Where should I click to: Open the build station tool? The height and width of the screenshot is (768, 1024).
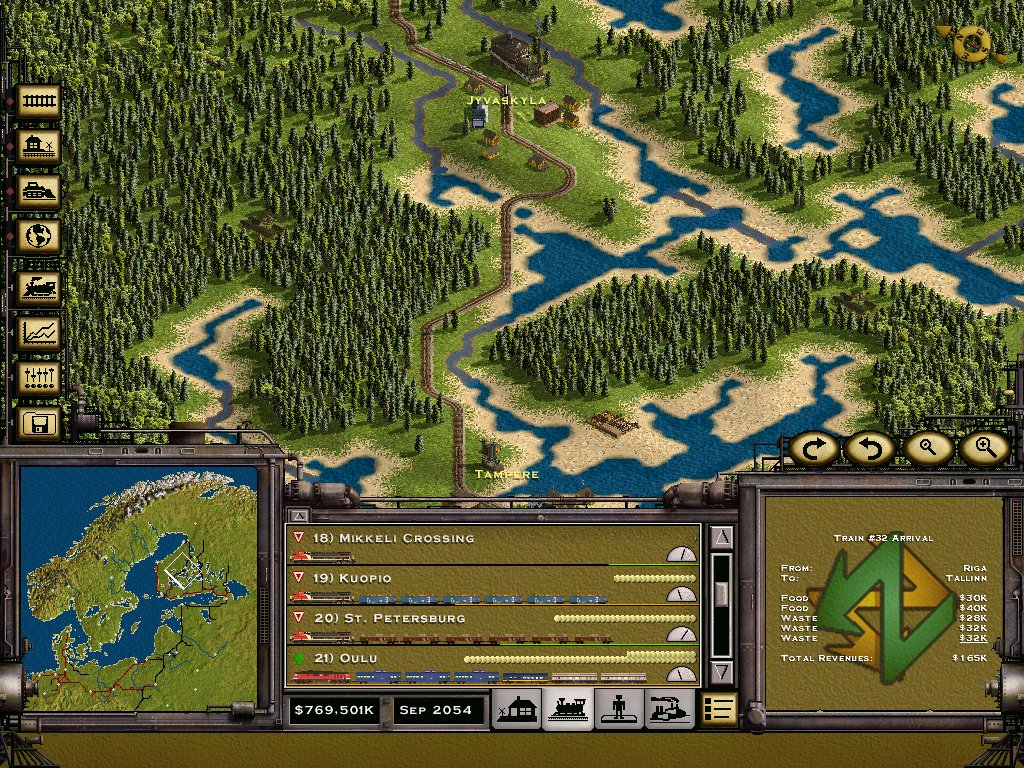click(38, 146)
